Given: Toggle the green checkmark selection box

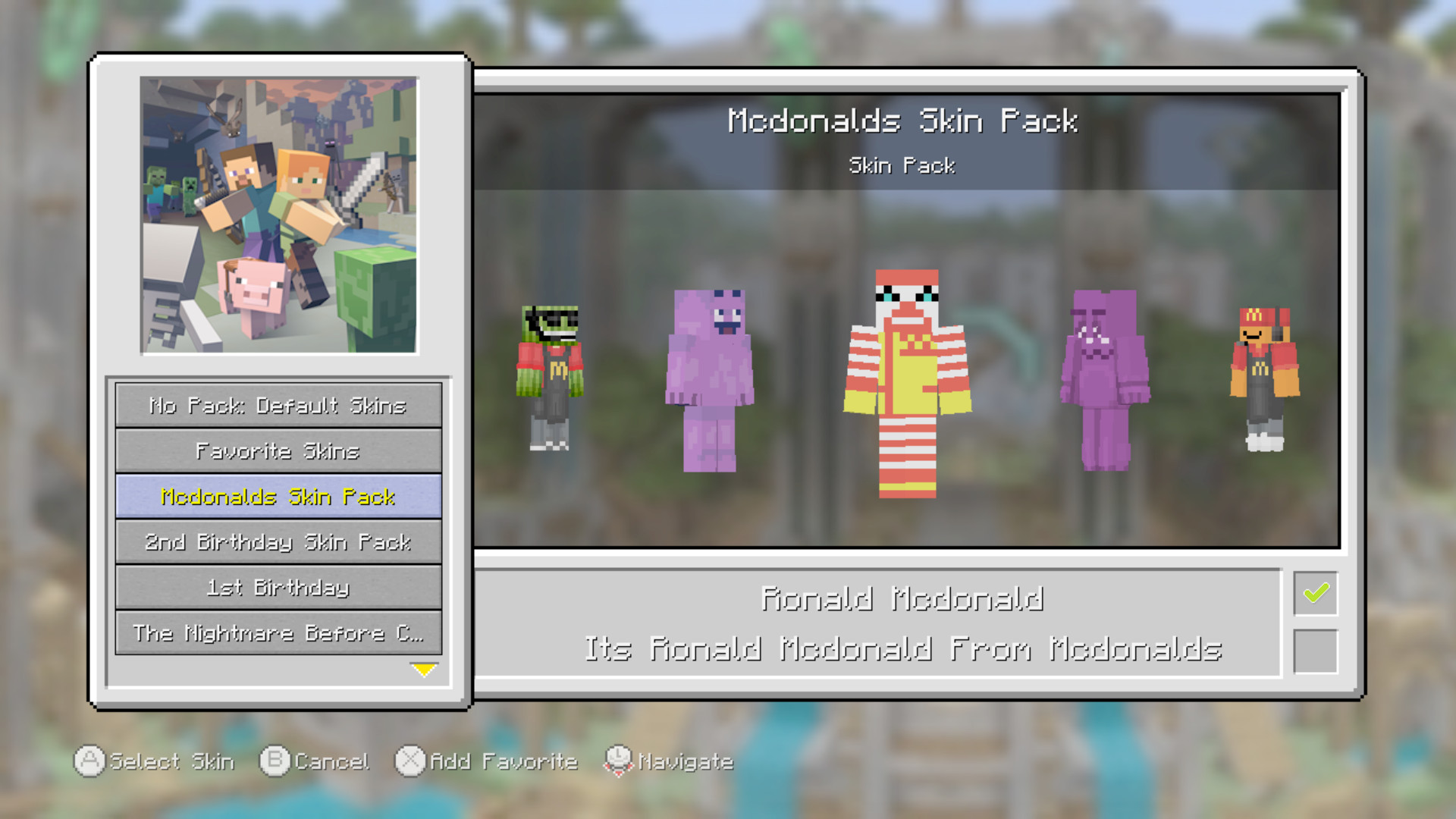Looking at the screenshot, I should [x=1316, y=592].
